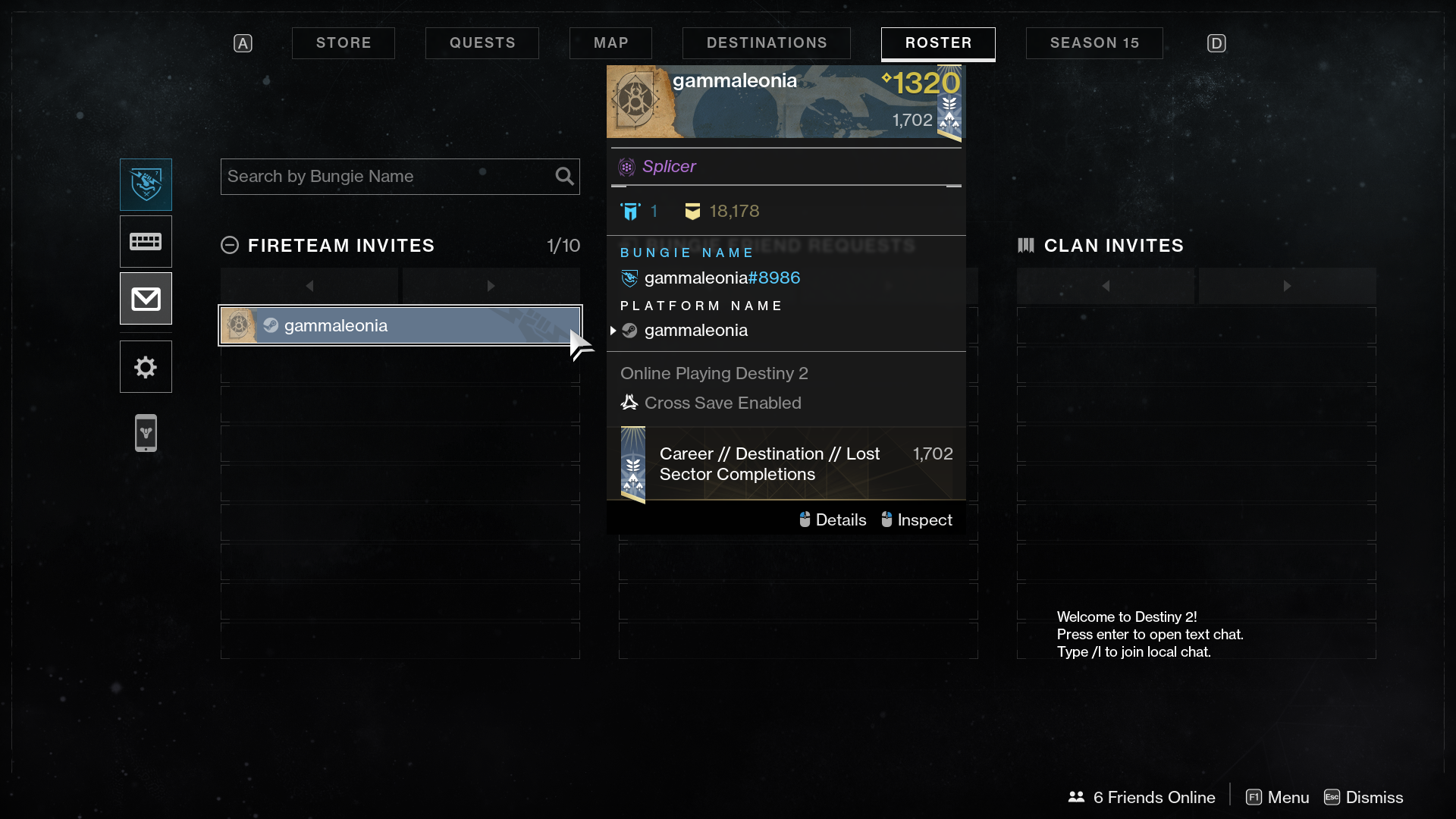The image size is (1456, 819).
Task: Open the companion phone sidebar icon
Action: 146,433
